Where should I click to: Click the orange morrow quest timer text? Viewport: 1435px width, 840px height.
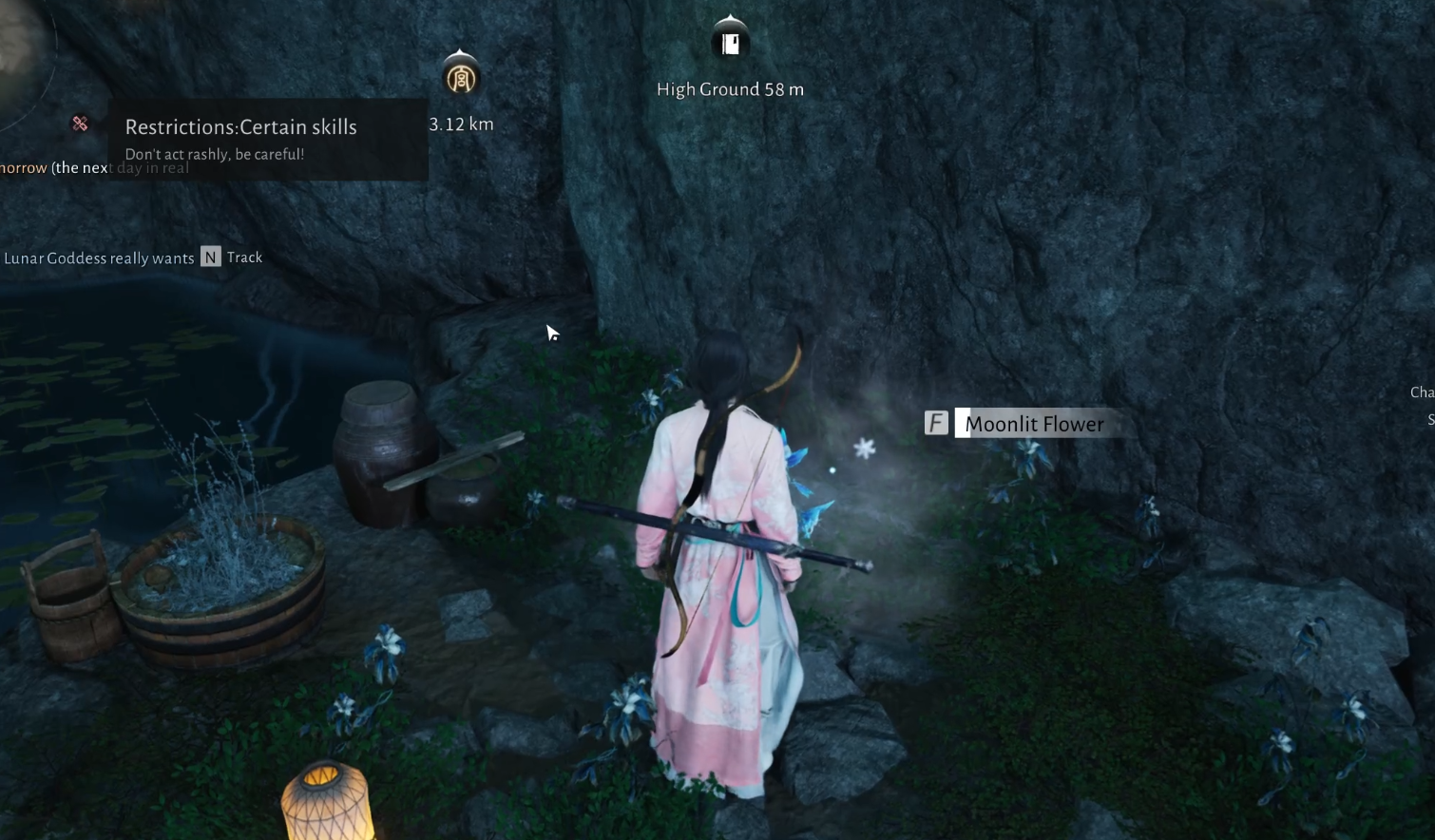24,167
